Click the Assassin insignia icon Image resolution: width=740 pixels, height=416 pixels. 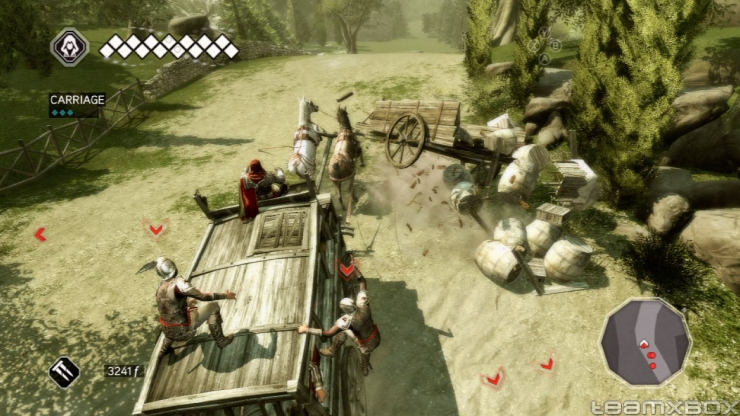point(70,47)
